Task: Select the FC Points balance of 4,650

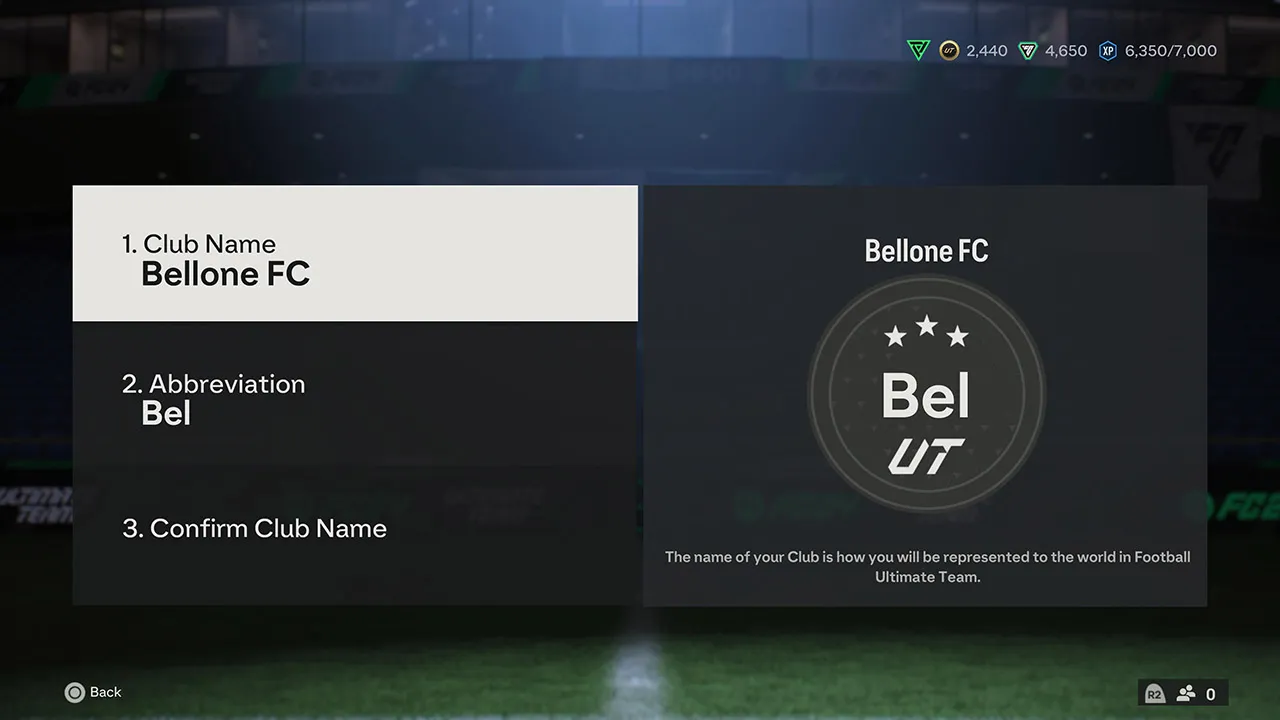Action: pos(1057,50)
